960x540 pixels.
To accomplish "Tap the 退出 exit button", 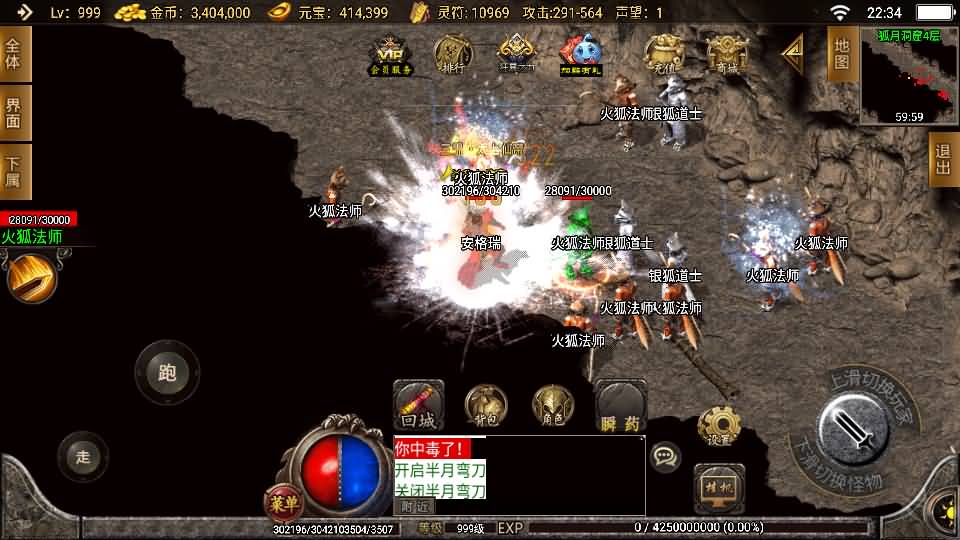I will [x=942, y=159].
